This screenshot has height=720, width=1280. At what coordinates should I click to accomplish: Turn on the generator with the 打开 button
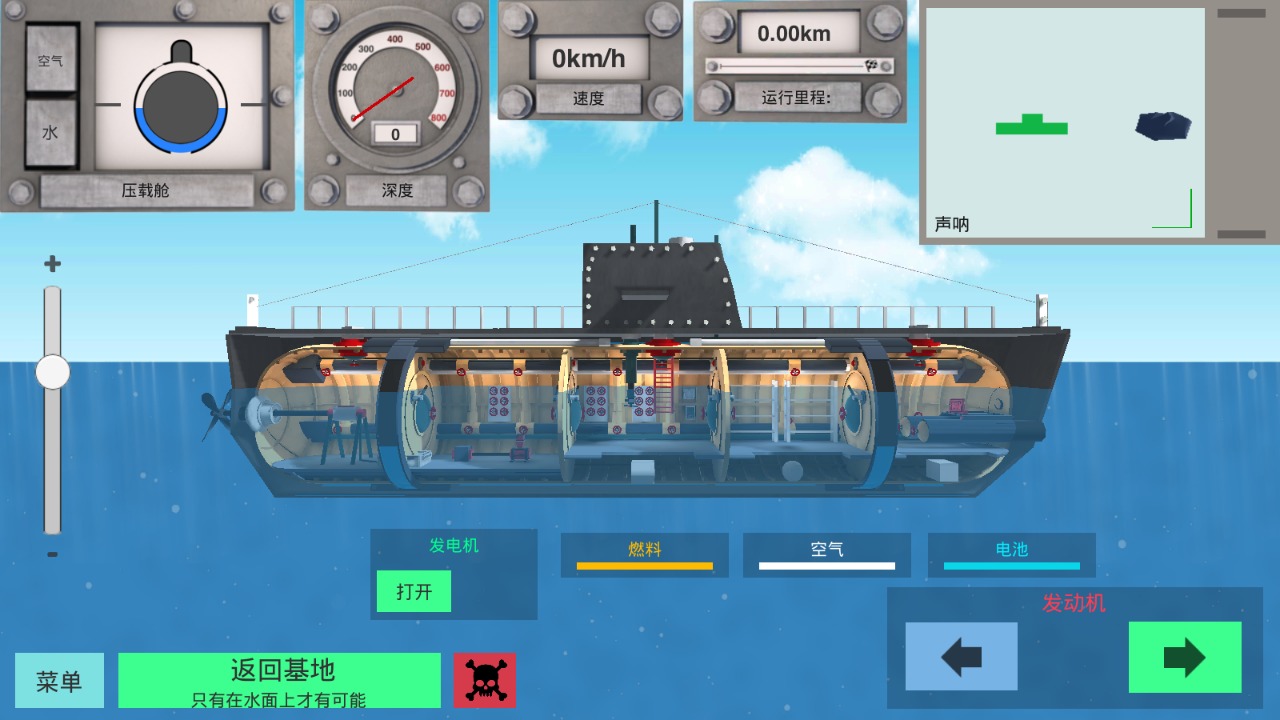[x=413, y=591]
